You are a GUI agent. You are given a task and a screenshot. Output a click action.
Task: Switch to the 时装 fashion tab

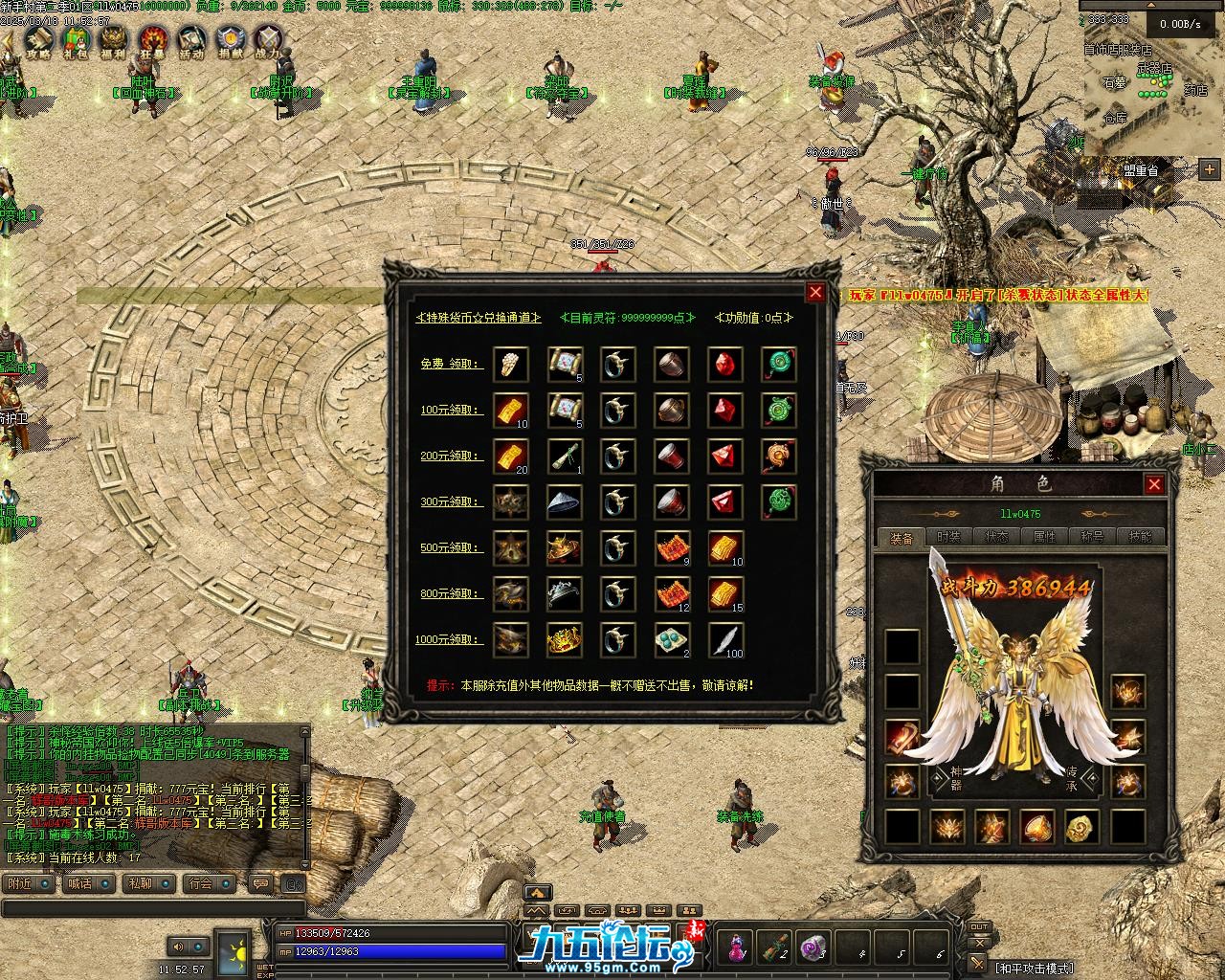(x=948, y=537)
